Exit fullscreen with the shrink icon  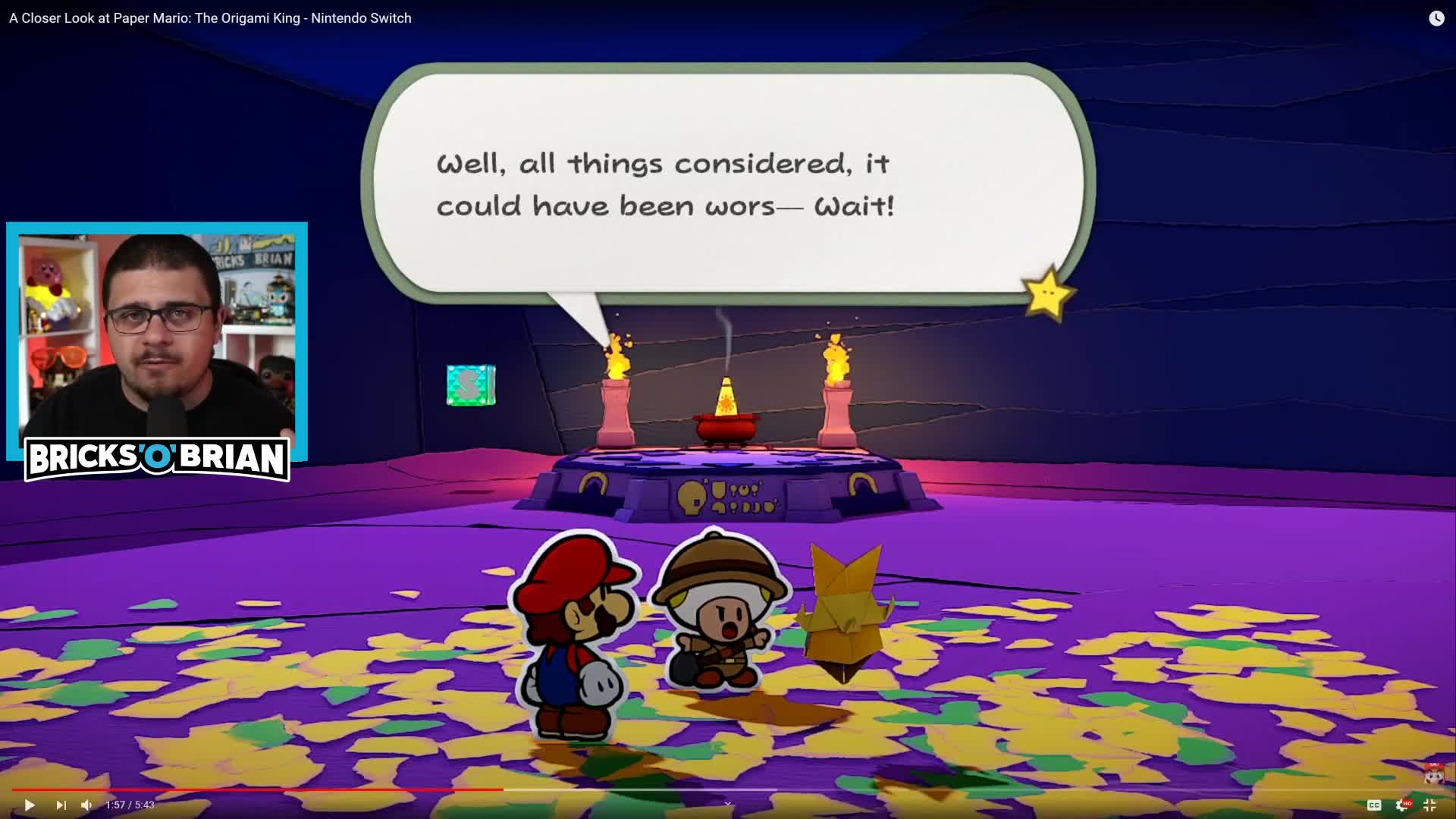[1431, 805]
